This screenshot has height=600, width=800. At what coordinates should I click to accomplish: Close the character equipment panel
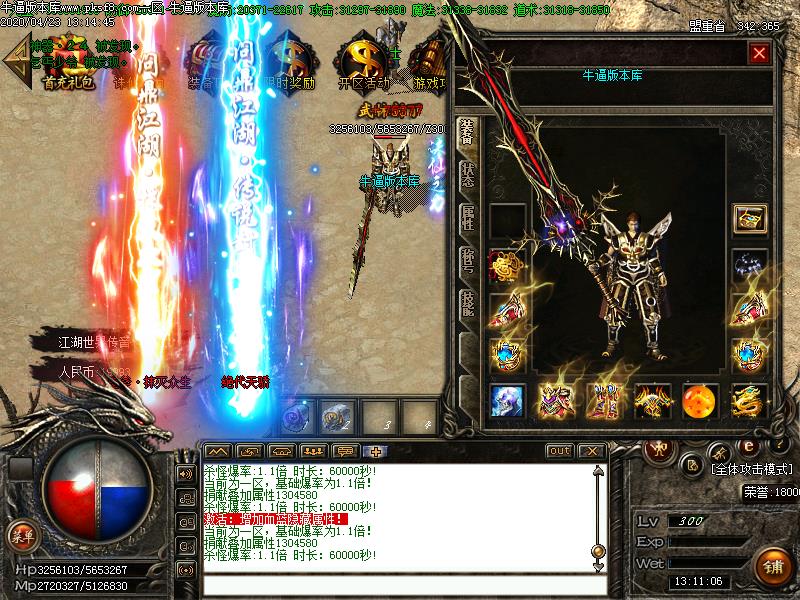[x=760, y=54]
